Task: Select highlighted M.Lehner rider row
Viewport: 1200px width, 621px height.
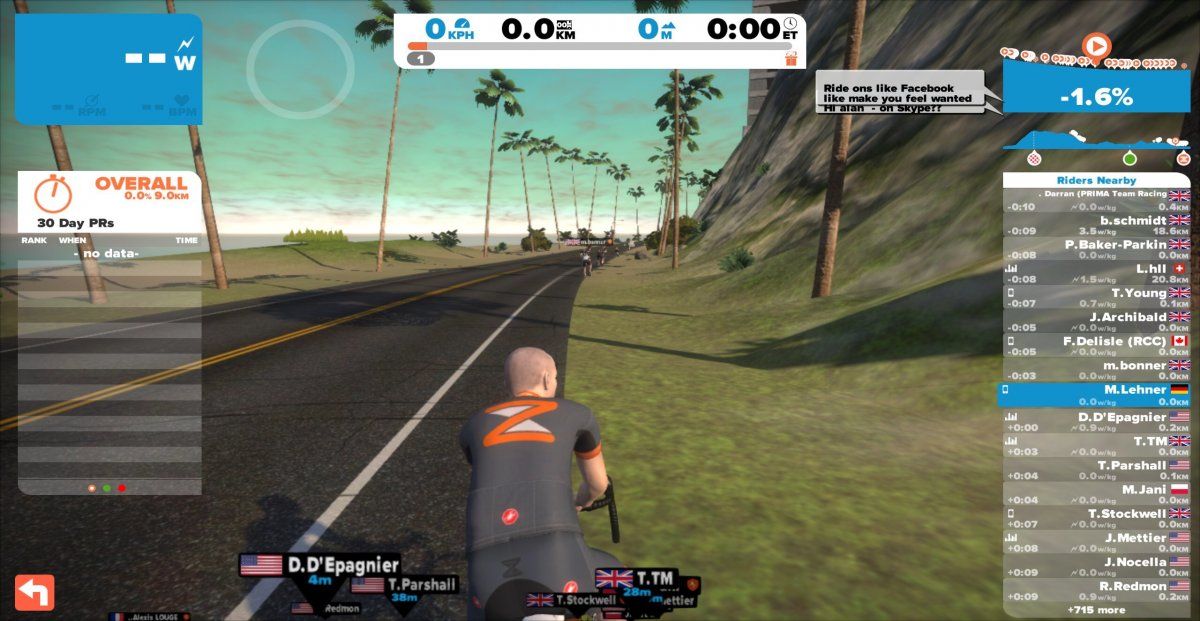Action: click(x=1097, y=394)
